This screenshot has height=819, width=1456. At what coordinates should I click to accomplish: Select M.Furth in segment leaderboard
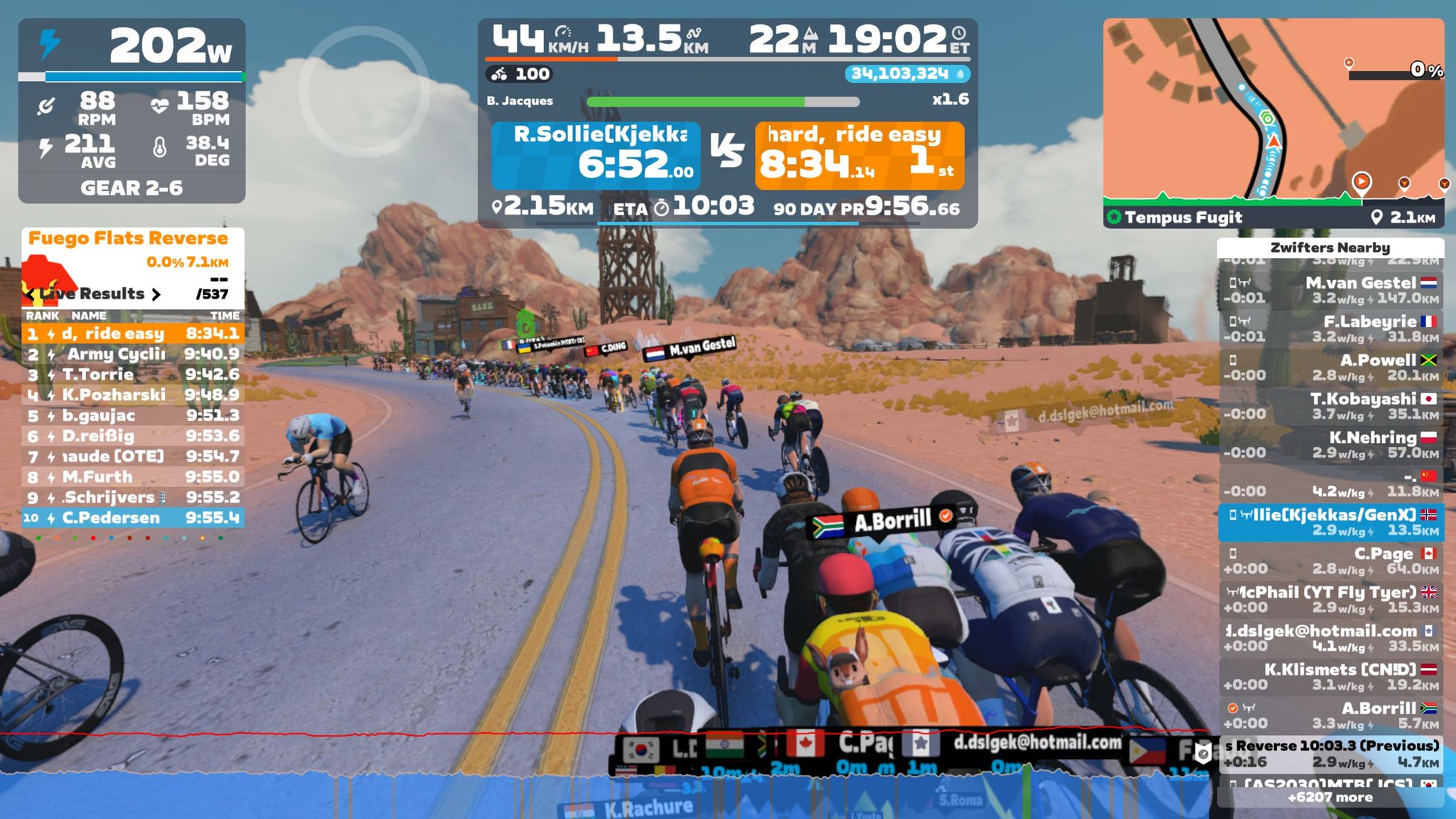(133, 477)
